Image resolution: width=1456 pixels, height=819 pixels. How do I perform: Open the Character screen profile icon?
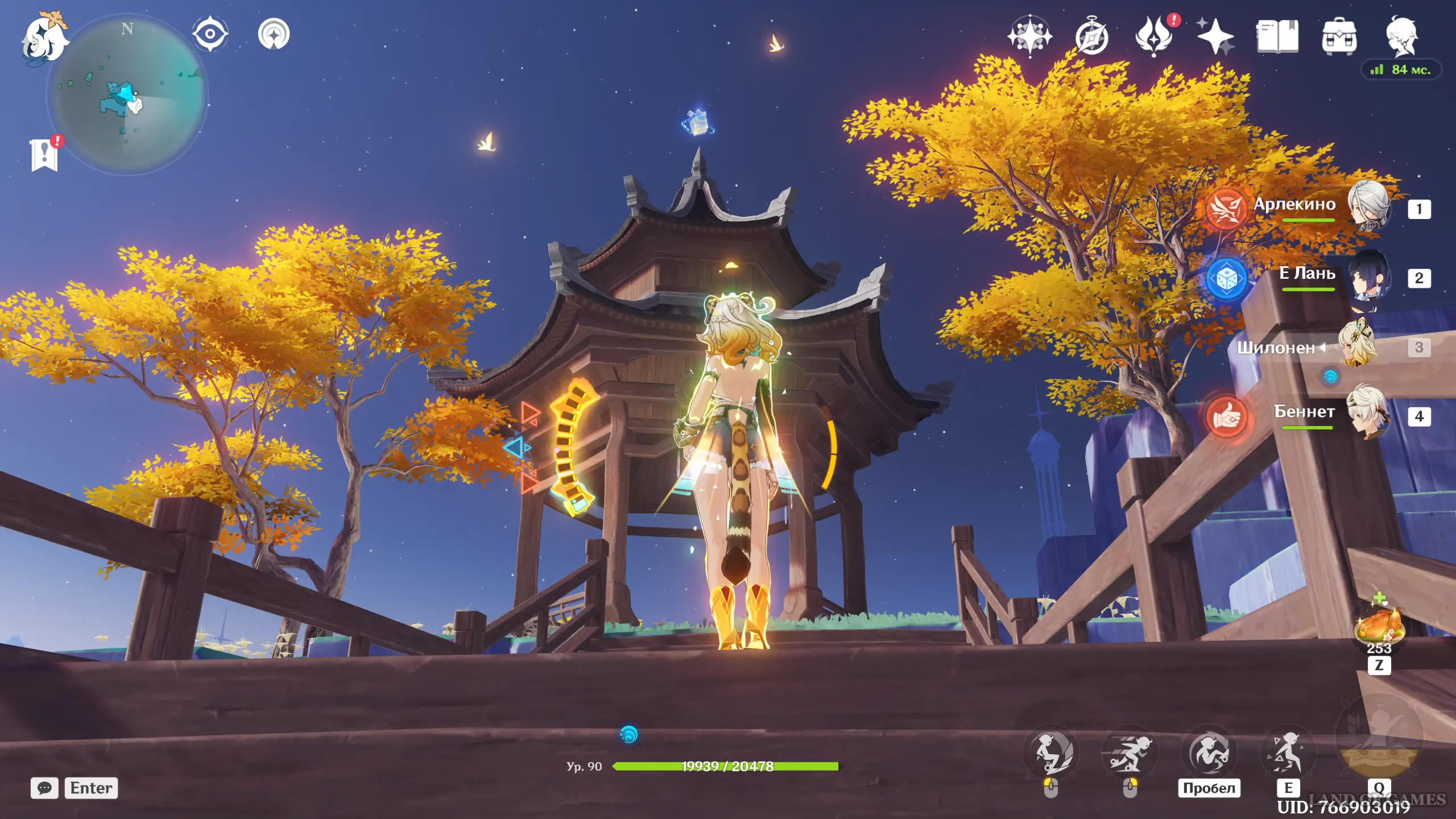[x=1401, y=36]
